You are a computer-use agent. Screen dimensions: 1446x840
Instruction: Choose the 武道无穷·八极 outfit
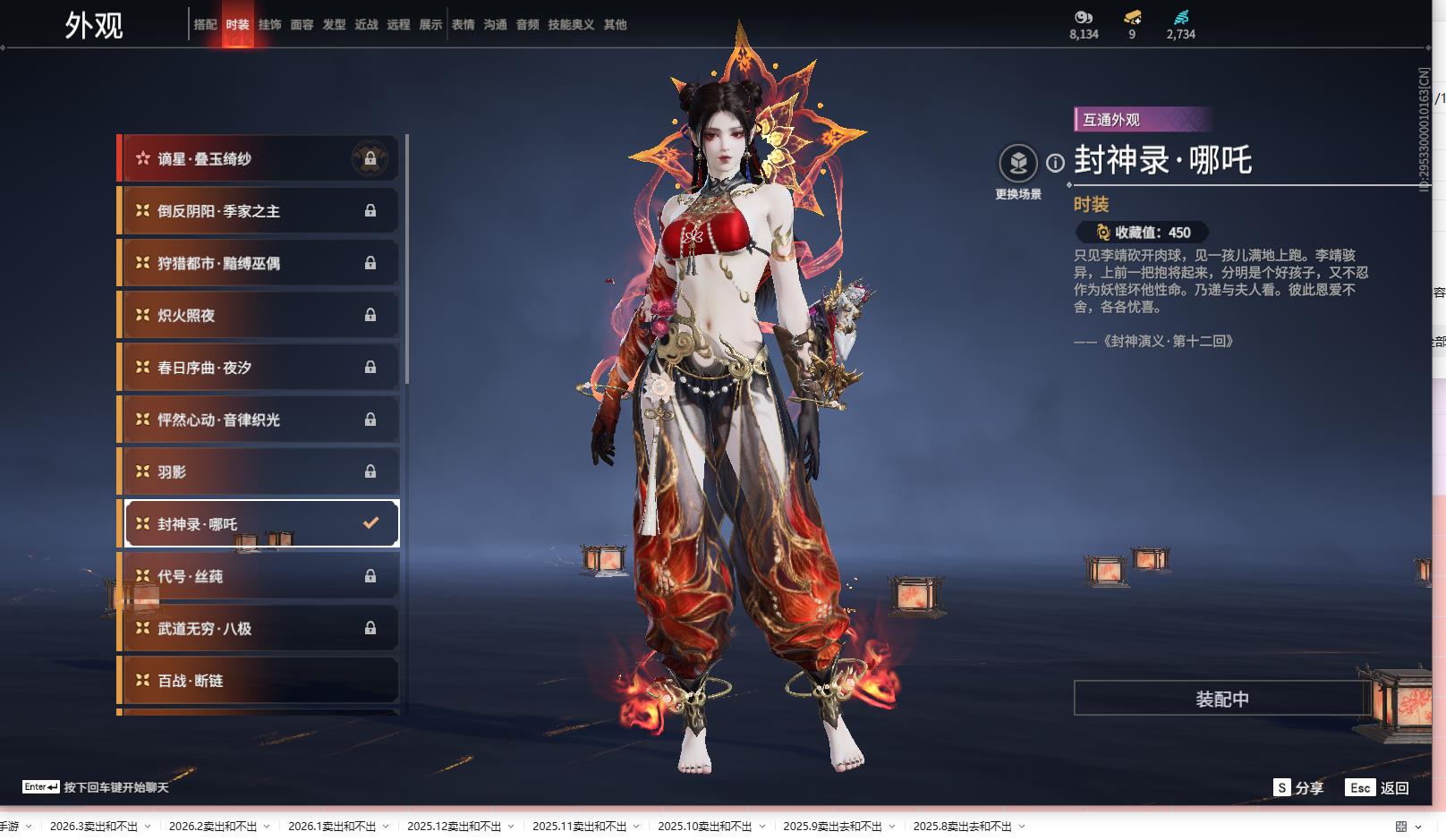click(x=259, y=628)
